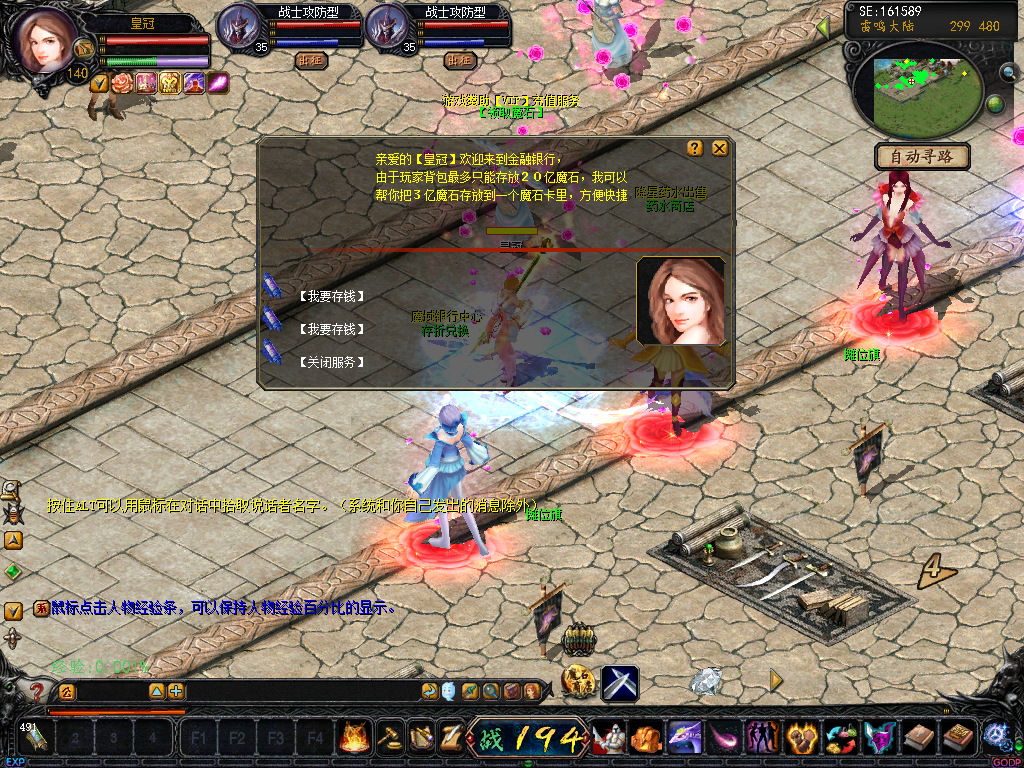This screenshot has width=1024, height=768.
Task: Activate the flame skill icon
Action: 354,738
